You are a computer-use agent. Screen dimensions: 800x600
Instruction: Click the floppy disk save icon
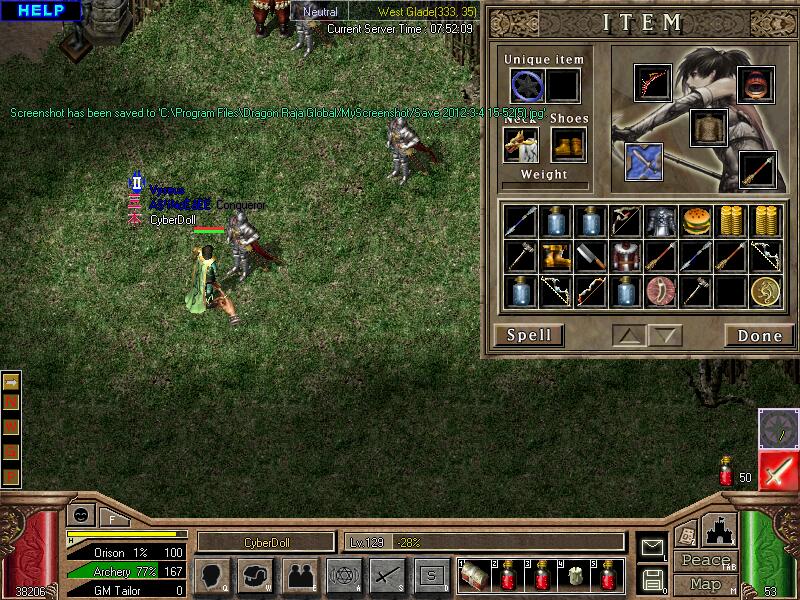click(652, 579)
